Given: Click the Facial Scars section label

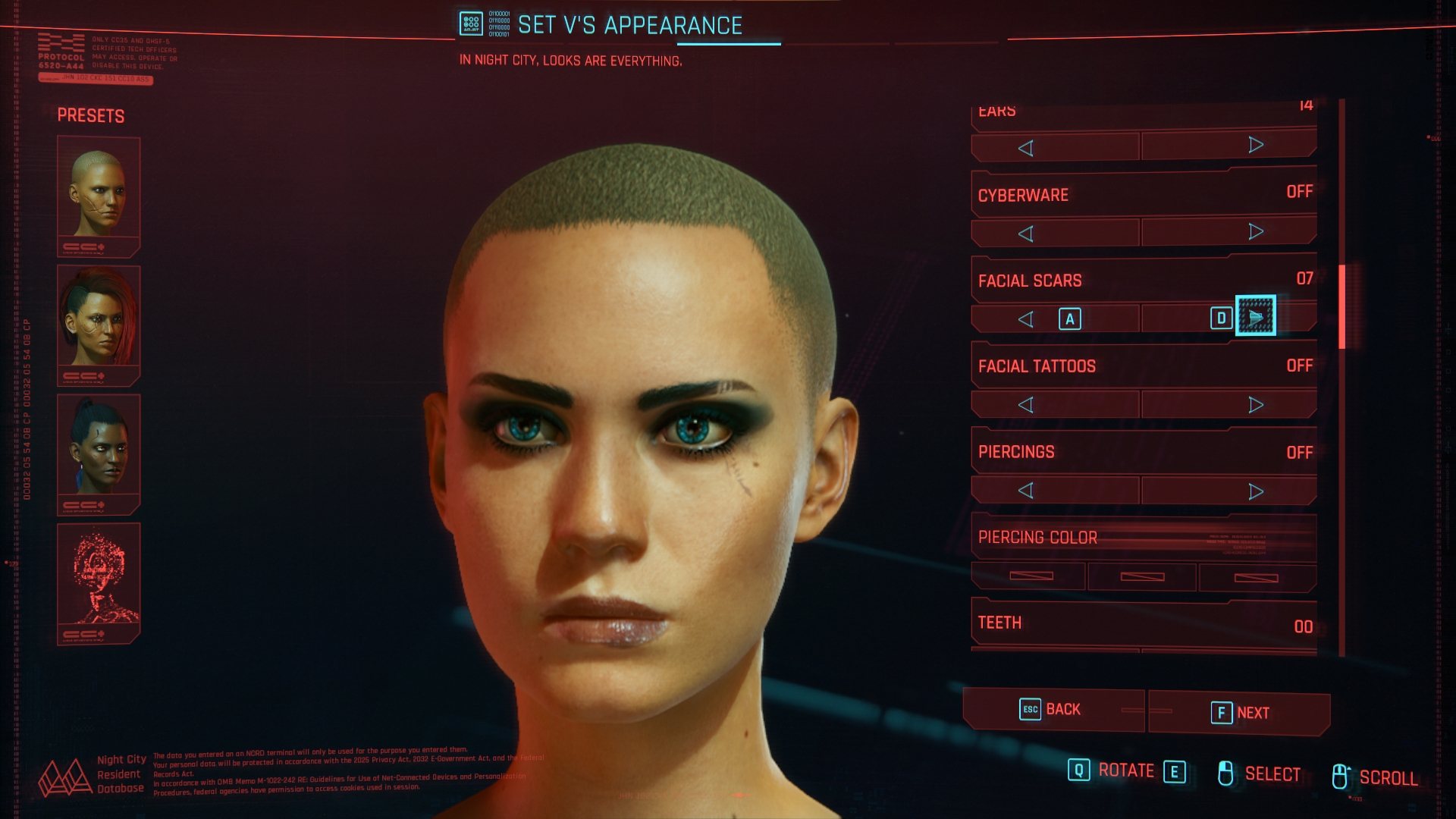Looking at the screenshot, I should point(1031,280).
